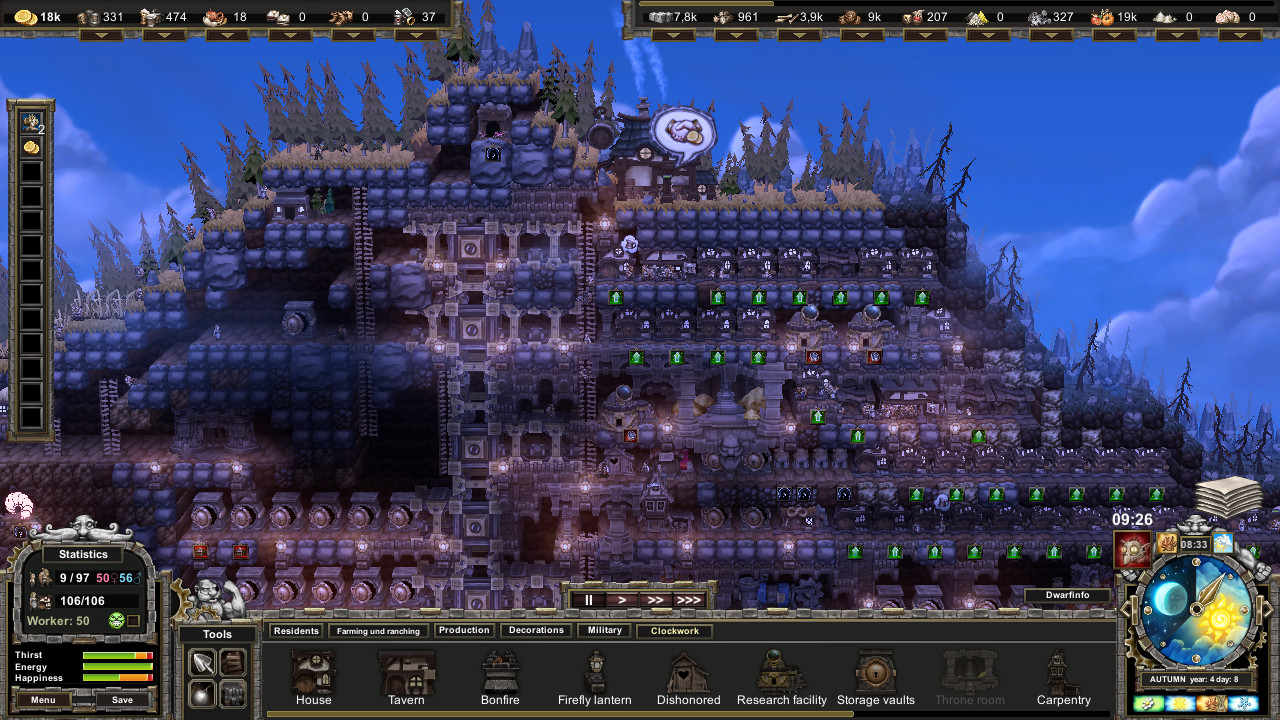The image size is (1280, 720).
Task: Open the Farming und ranching tab
Action: pos(378,630)
